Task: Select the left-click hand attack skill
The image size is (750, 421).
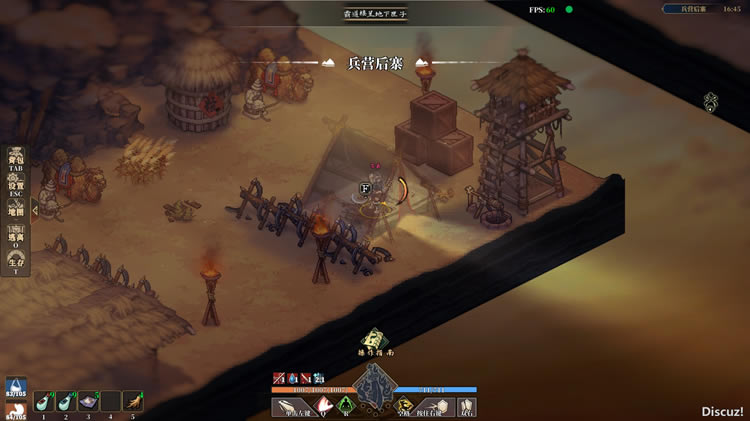Action: point(294,406)
